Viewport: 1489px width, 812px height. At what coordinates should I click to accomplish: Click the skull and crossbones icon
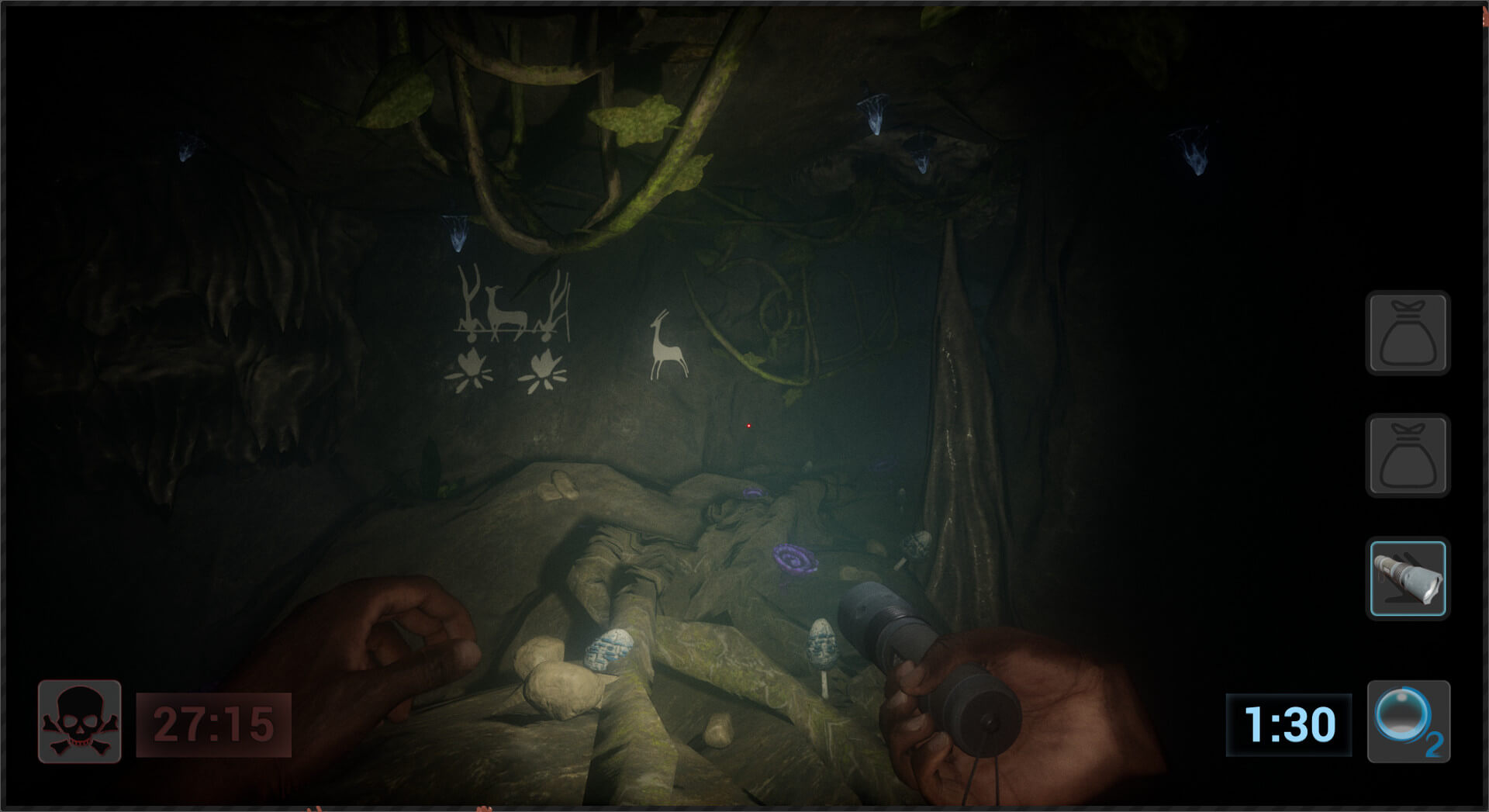click(79, 721)
